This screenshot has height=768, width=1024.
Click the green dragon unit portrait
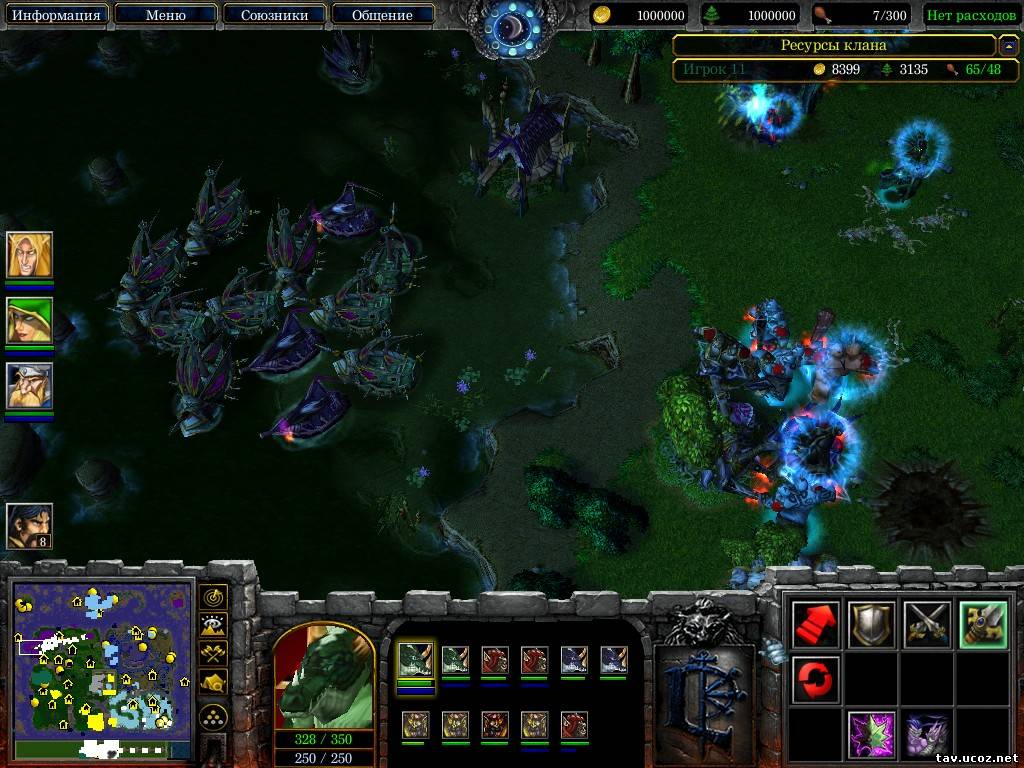click(x=324, y=680)
